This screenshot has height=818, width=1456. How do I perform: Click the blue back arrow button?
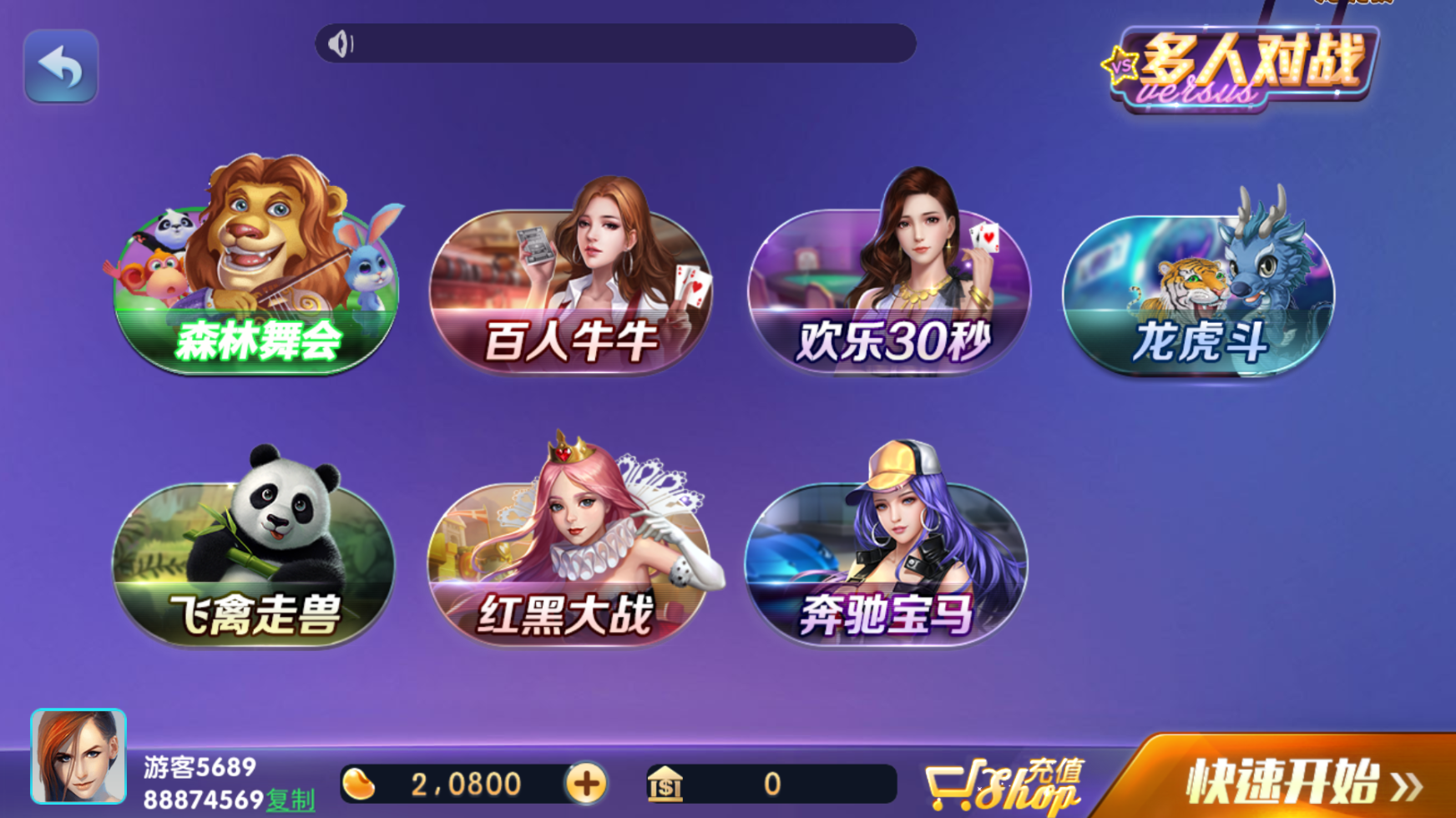coord(61,67)
